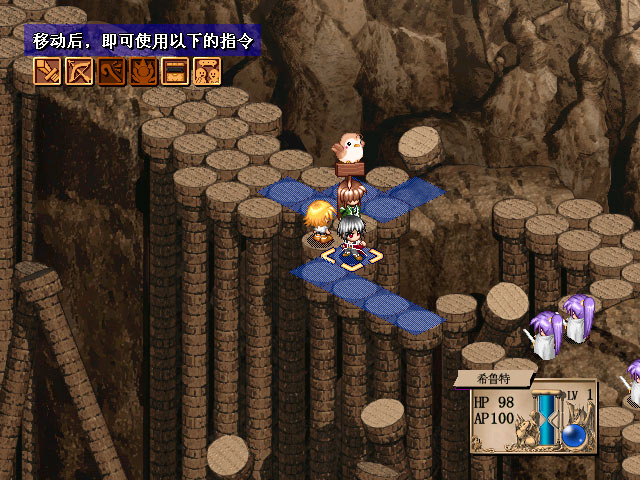The image size is (640, 480).
Task: Click the blue orb in status panel
Action: tap(574, 435)
